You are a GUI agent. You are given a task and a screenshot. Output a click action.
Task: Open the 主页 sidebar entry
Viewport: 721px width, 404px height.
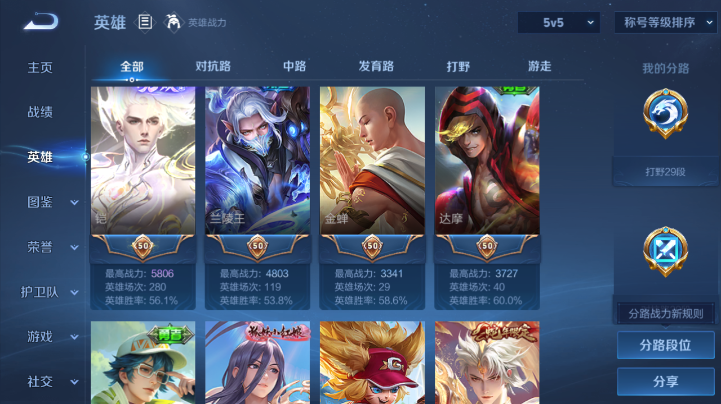[x=40, y=67]
